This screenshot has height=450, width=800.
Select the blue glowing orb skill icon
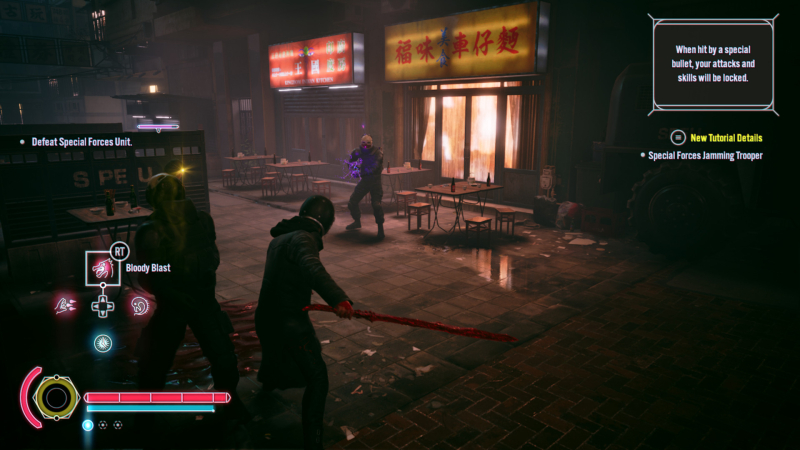coord(102,342)
